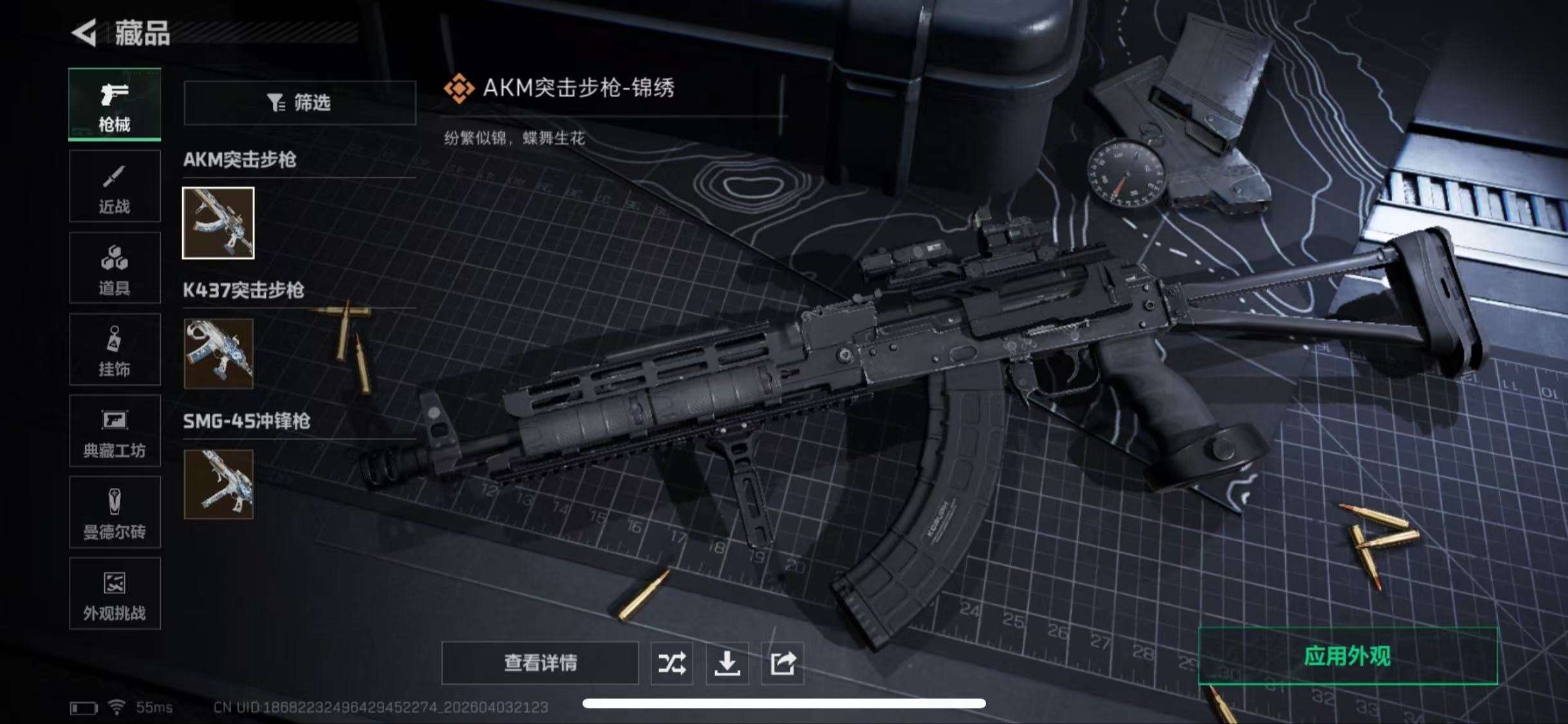Select the 典藏工坊 collection workshop icon

pos(115,432)
